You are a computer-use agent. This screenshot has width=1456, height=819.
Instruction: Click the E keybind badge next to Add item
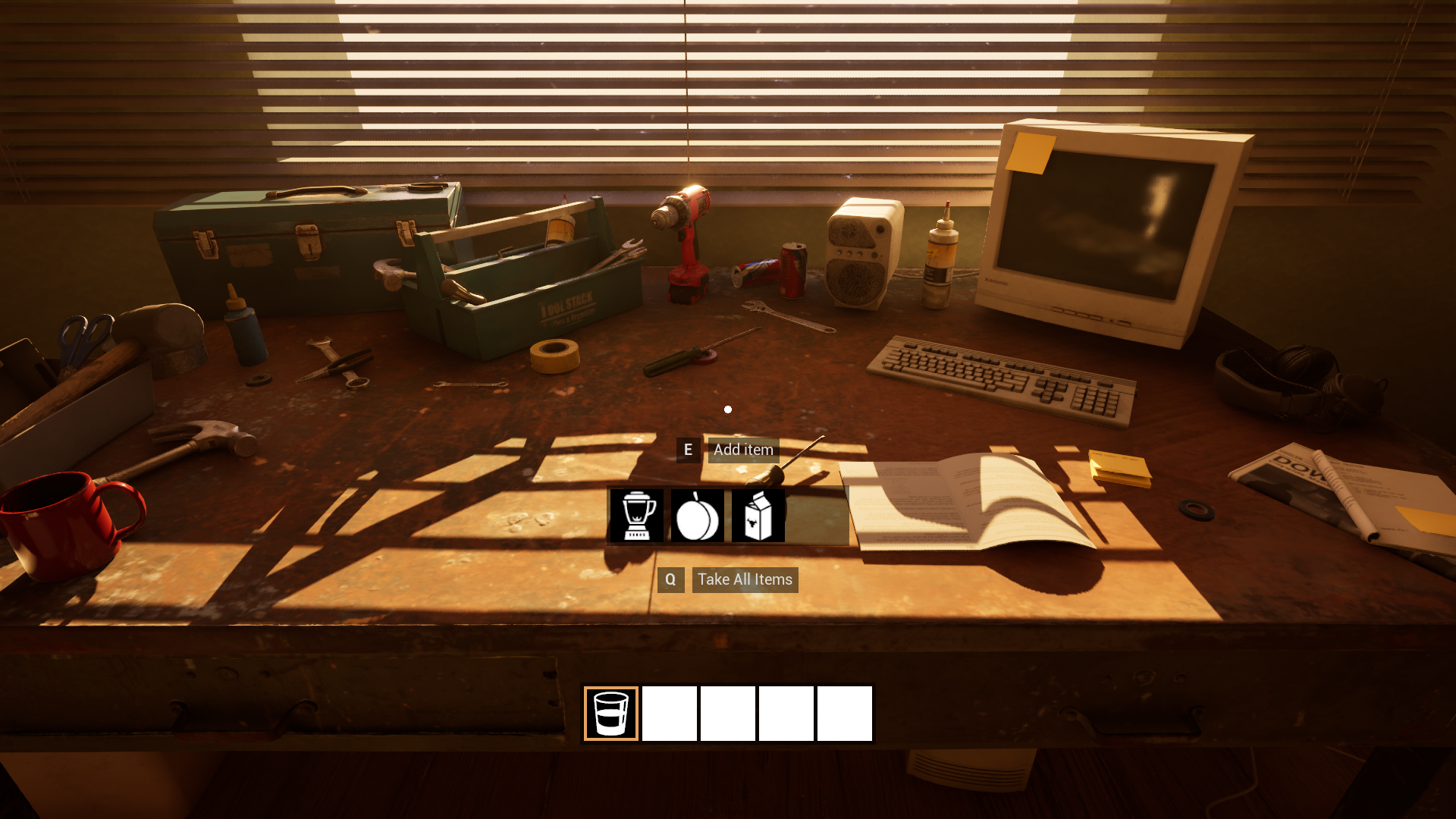(688, 450)
